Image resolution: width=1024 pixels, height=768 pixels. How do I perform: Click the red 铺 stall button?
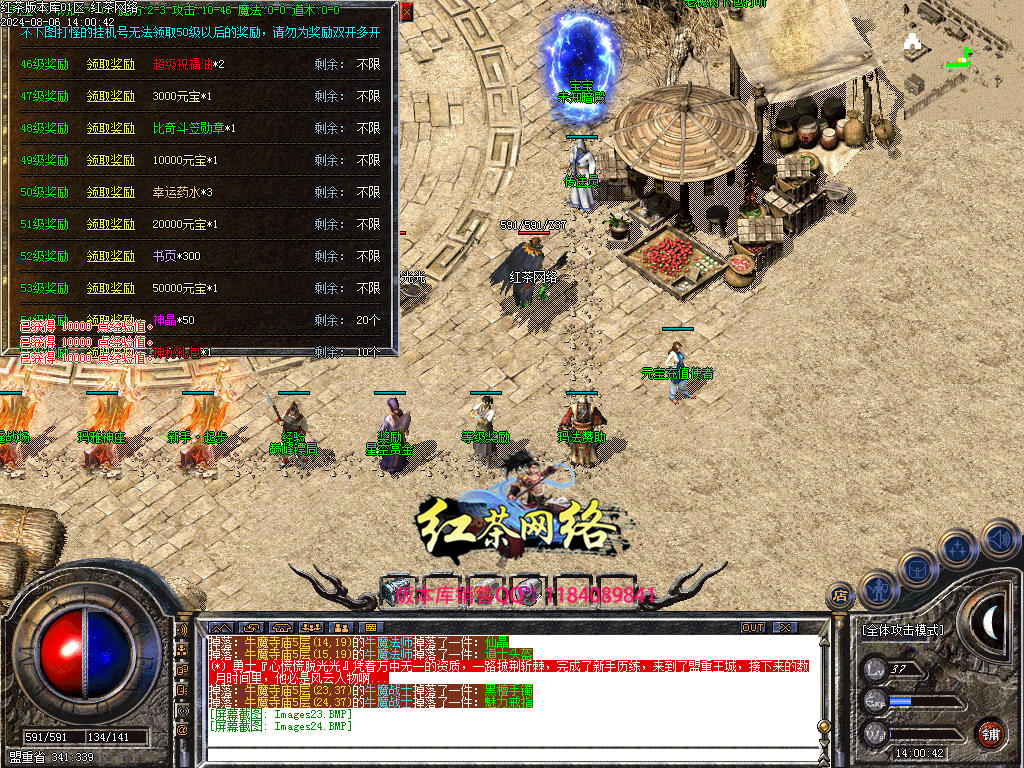click(990, 732)
